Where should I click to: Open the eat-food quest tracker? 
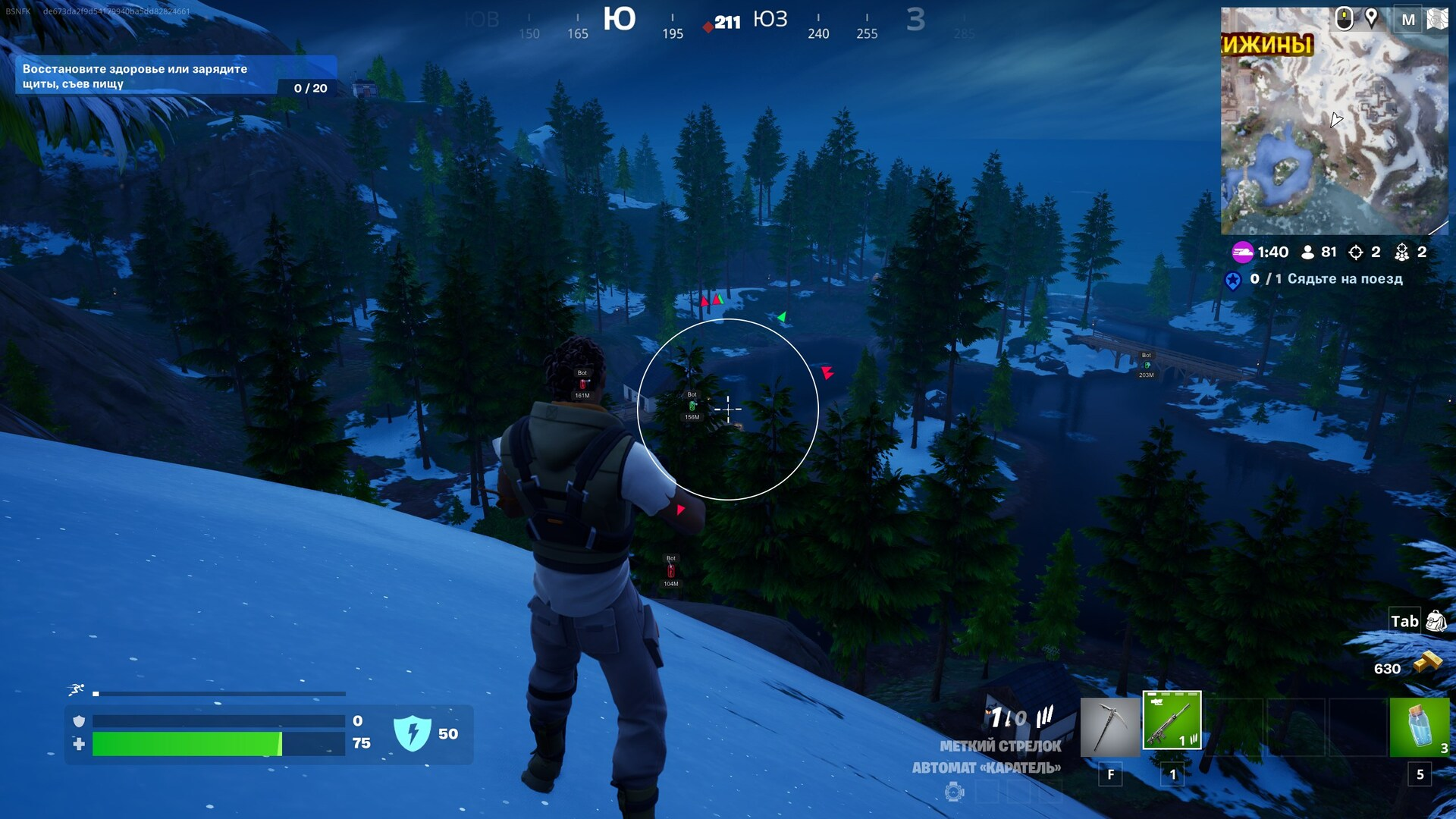[x=176, y=76]
